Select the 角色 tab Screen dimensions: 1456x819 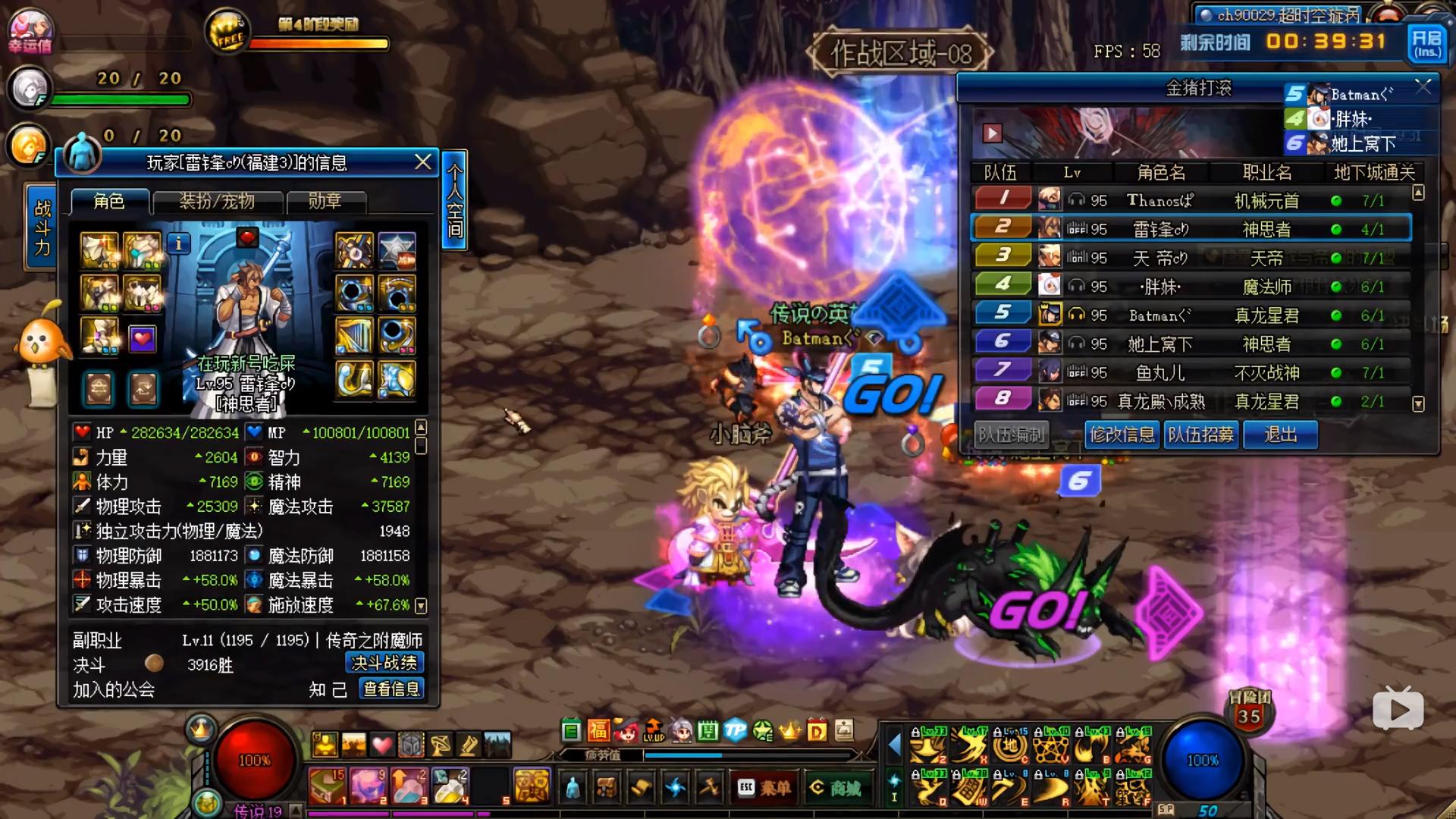click(x=108, y=201)
